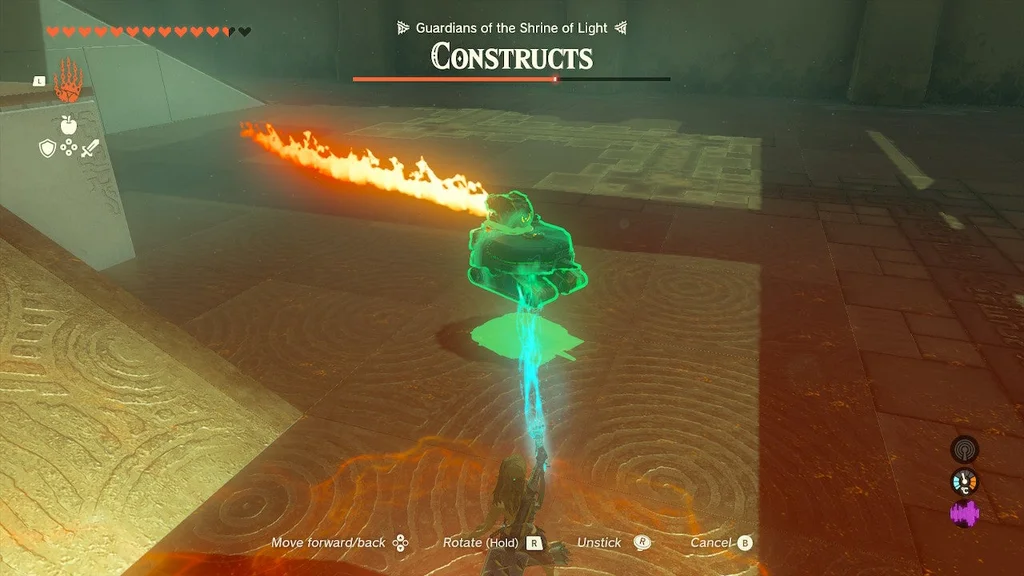The image size is (1024, 576).
Task: Select the Ultrahand ability icon
Action: pos(68,79)
